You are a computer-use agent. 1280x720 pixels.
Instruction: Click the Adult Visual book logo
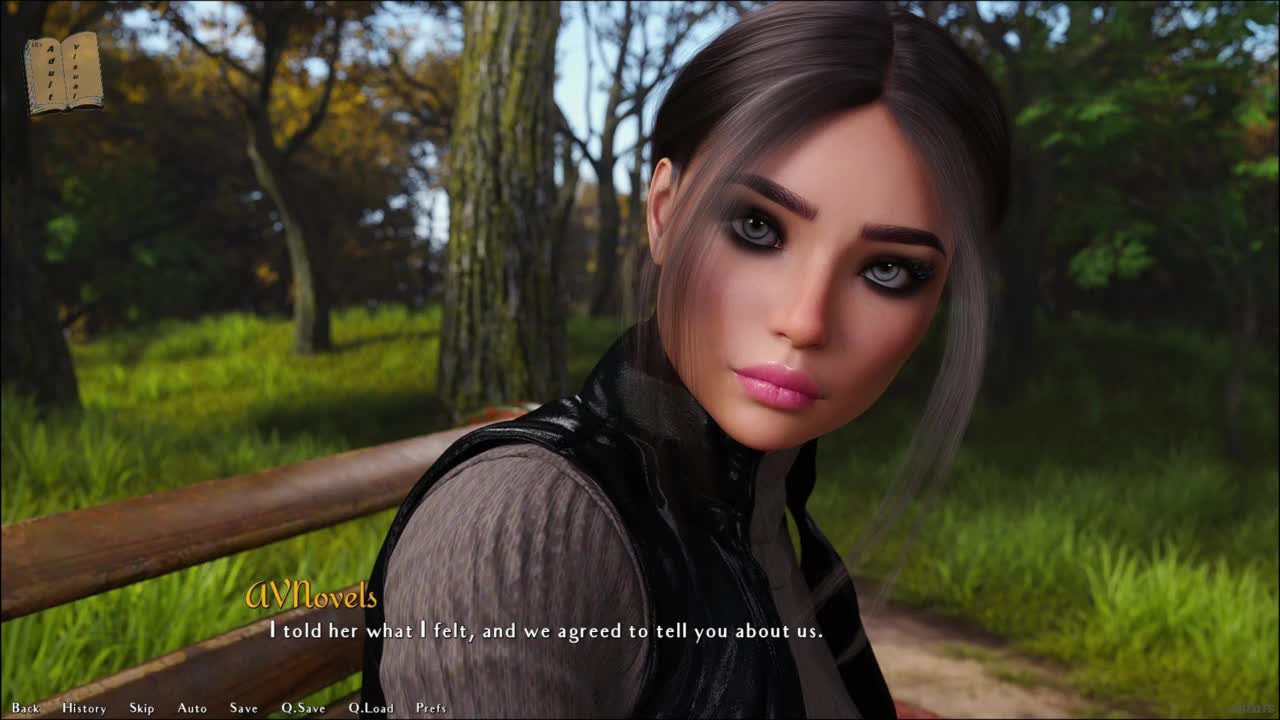(63, 73)
